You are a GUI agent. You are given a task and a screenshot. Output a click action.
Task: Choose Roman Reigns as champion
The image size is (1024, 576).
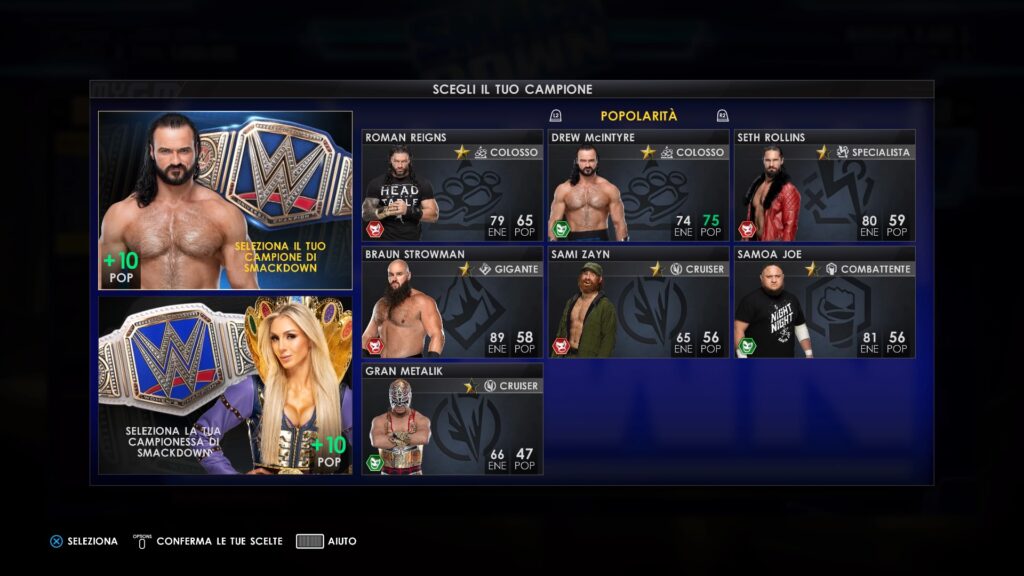pyautogui.click(x=452, y=186)
